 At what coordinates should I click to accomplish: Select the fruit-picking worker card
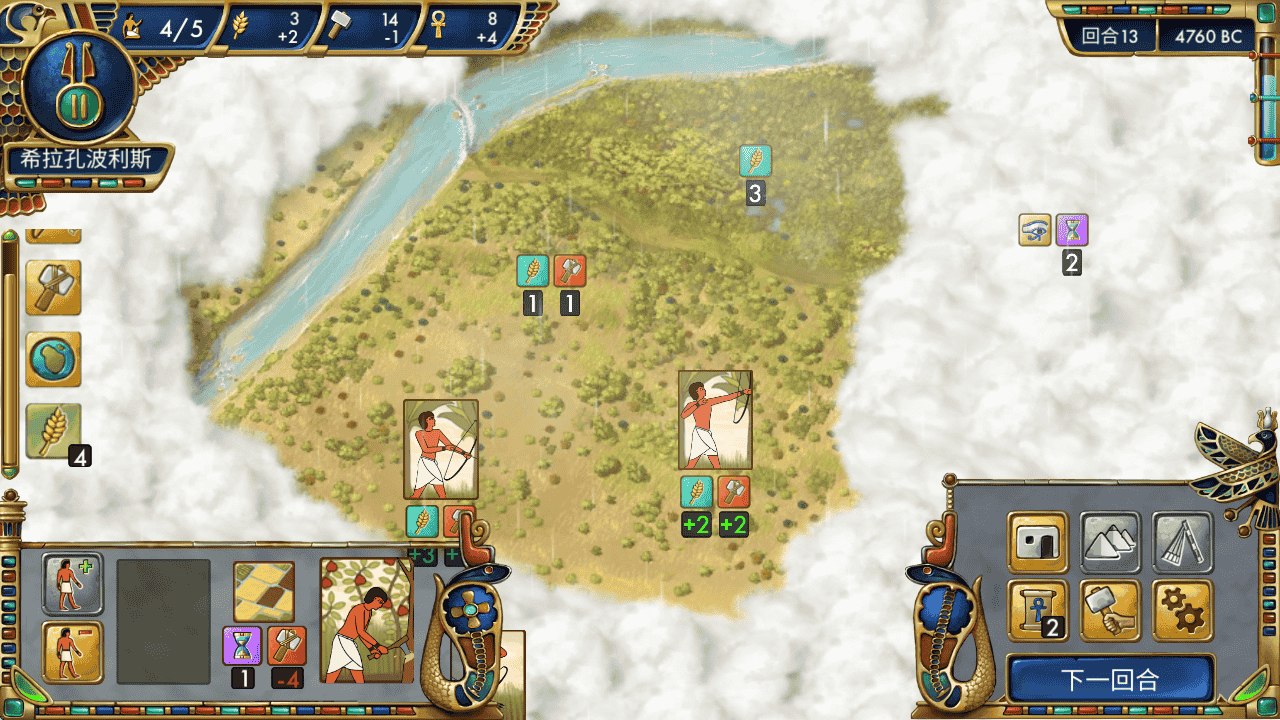tap(366, 620)
